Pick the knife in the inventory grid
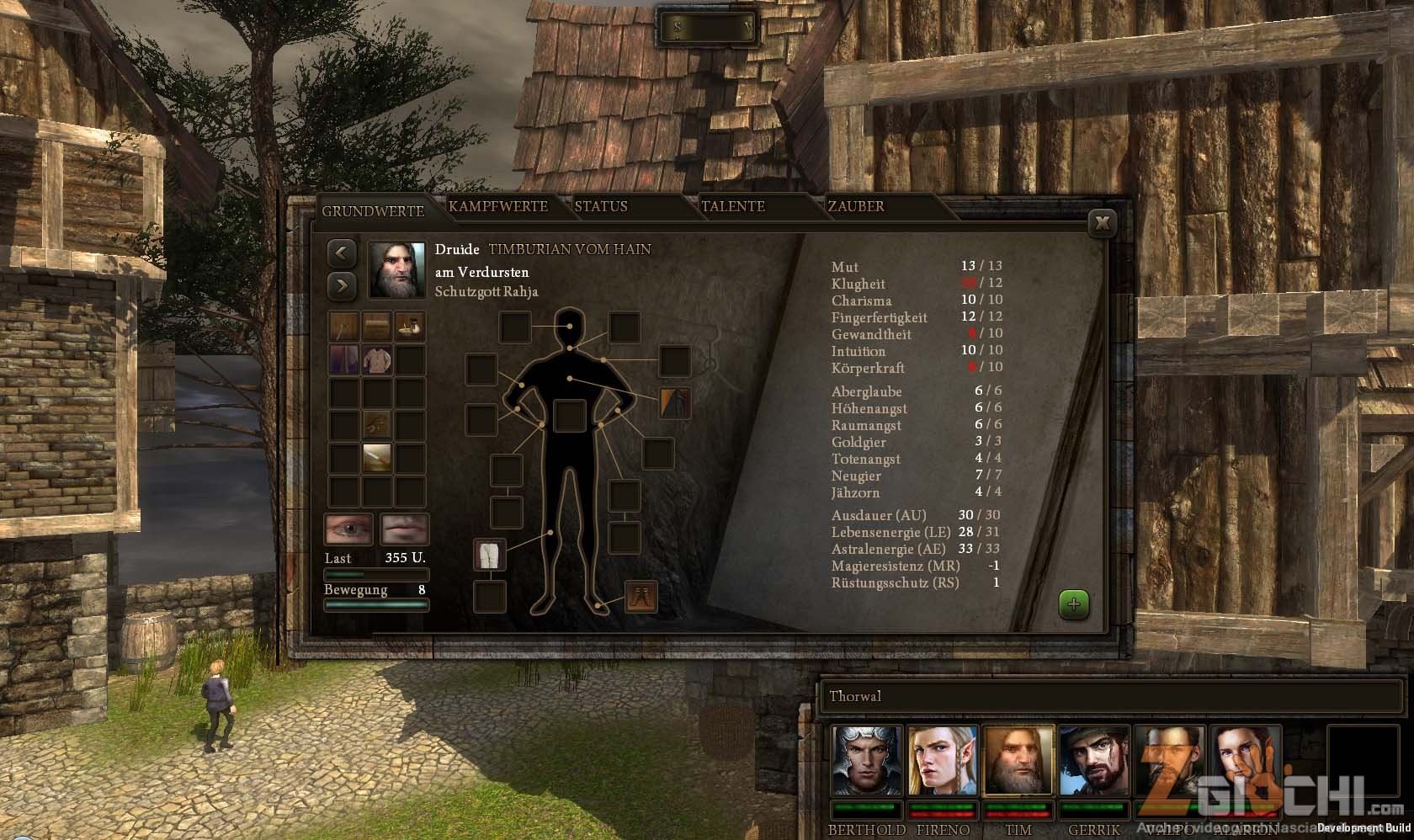This screenshot has height=840, width=1414. click(377, 458)
